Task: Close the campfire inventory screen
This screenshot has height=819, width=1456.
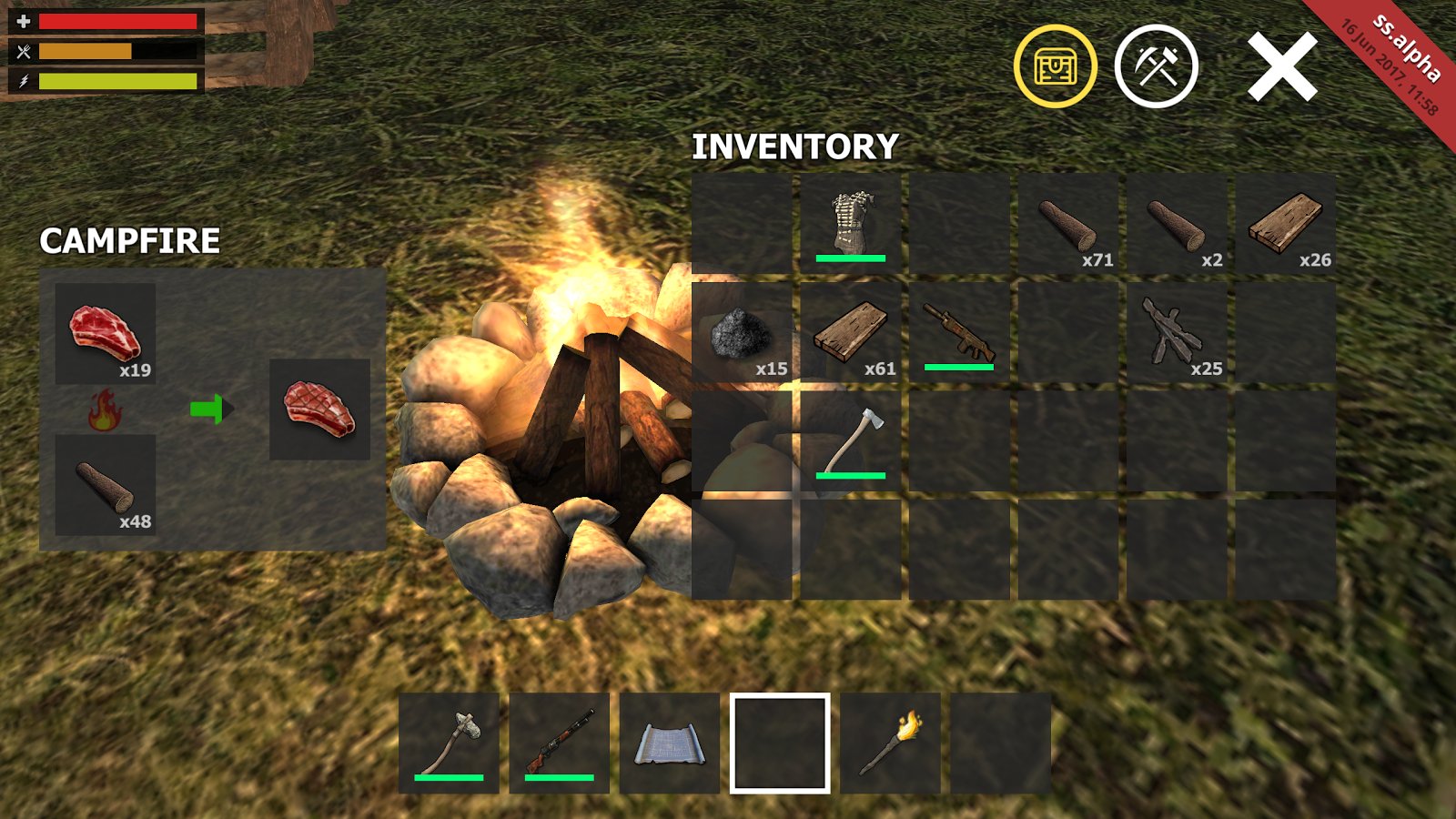Action: 1282,66
